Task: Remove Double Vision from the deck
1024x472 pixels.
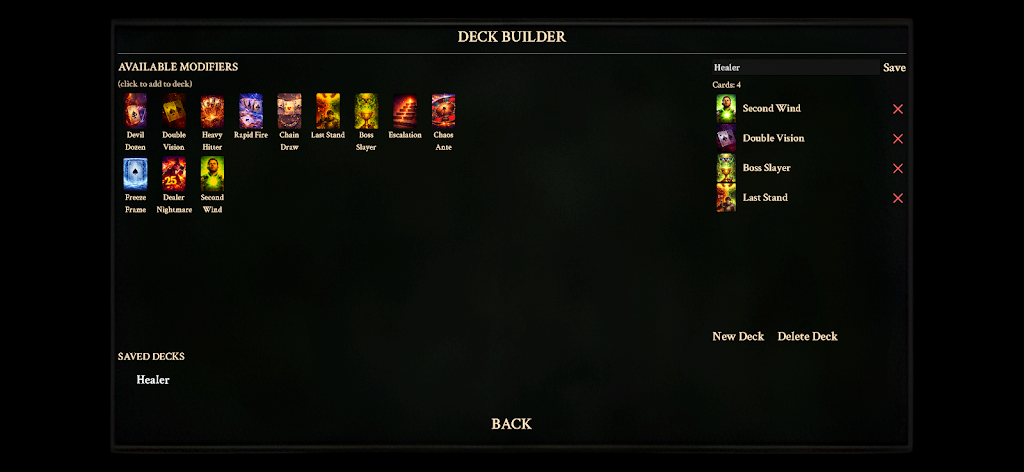Action: tap(897, 139)
